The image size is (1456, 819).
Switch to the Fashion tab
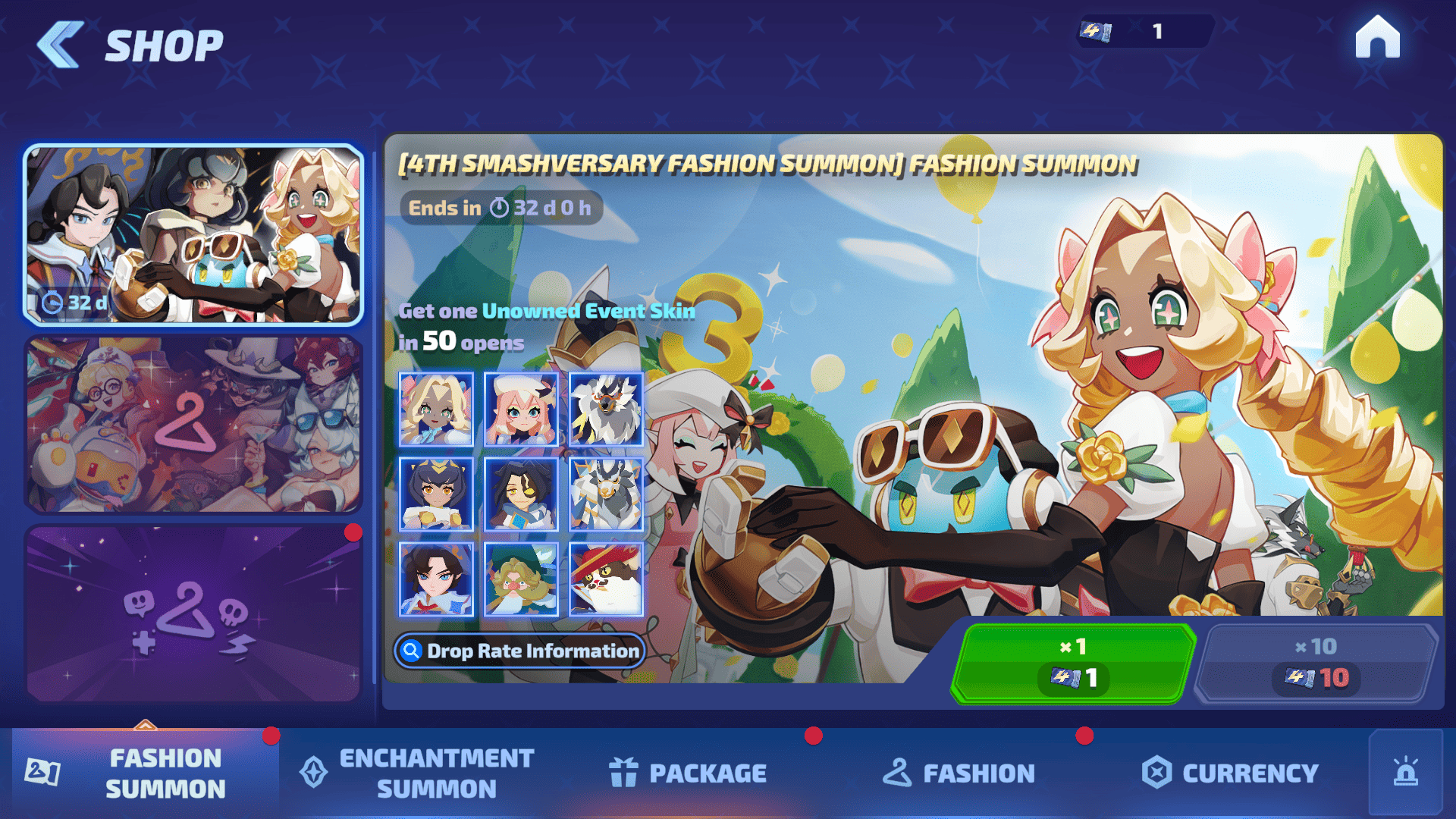pyautogui.click(x=959, y=773)
